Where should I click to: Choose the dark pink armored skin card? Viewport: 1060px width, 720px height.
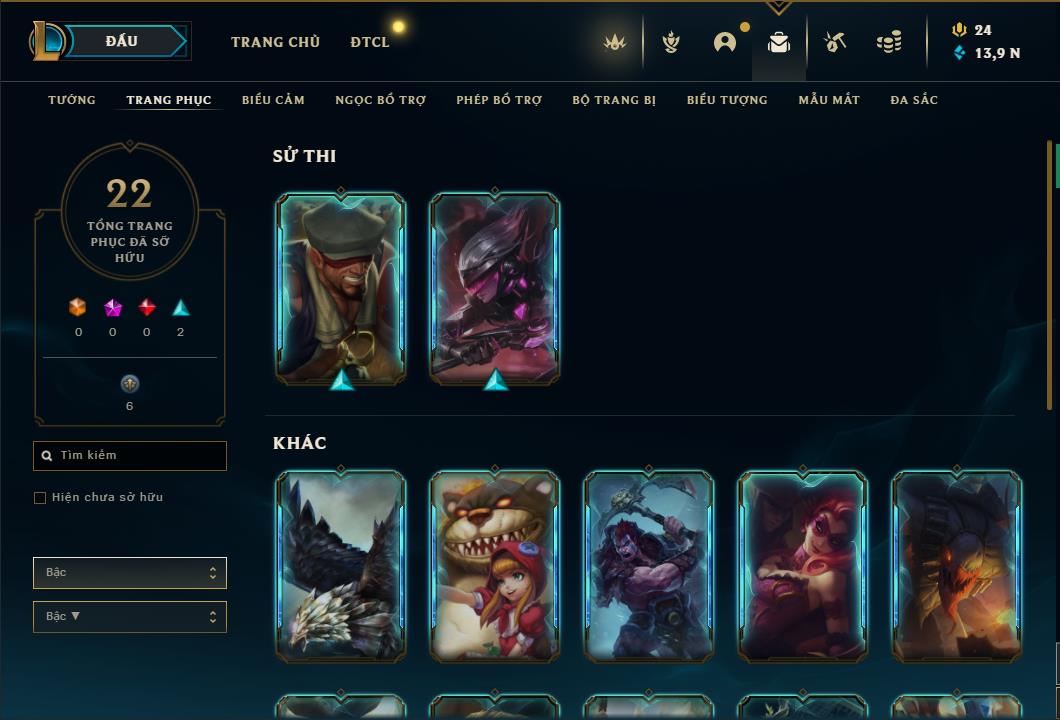[x=495, y=288]
